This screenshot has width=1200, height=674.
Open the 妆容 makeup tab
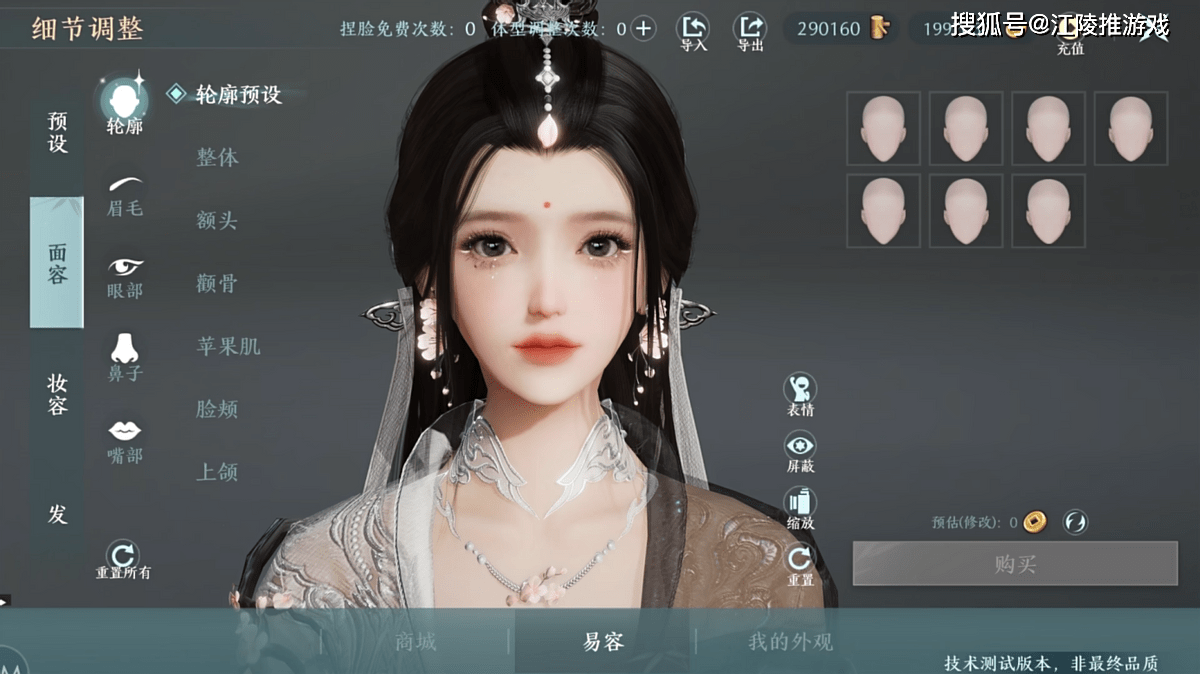tap(57, 394)
